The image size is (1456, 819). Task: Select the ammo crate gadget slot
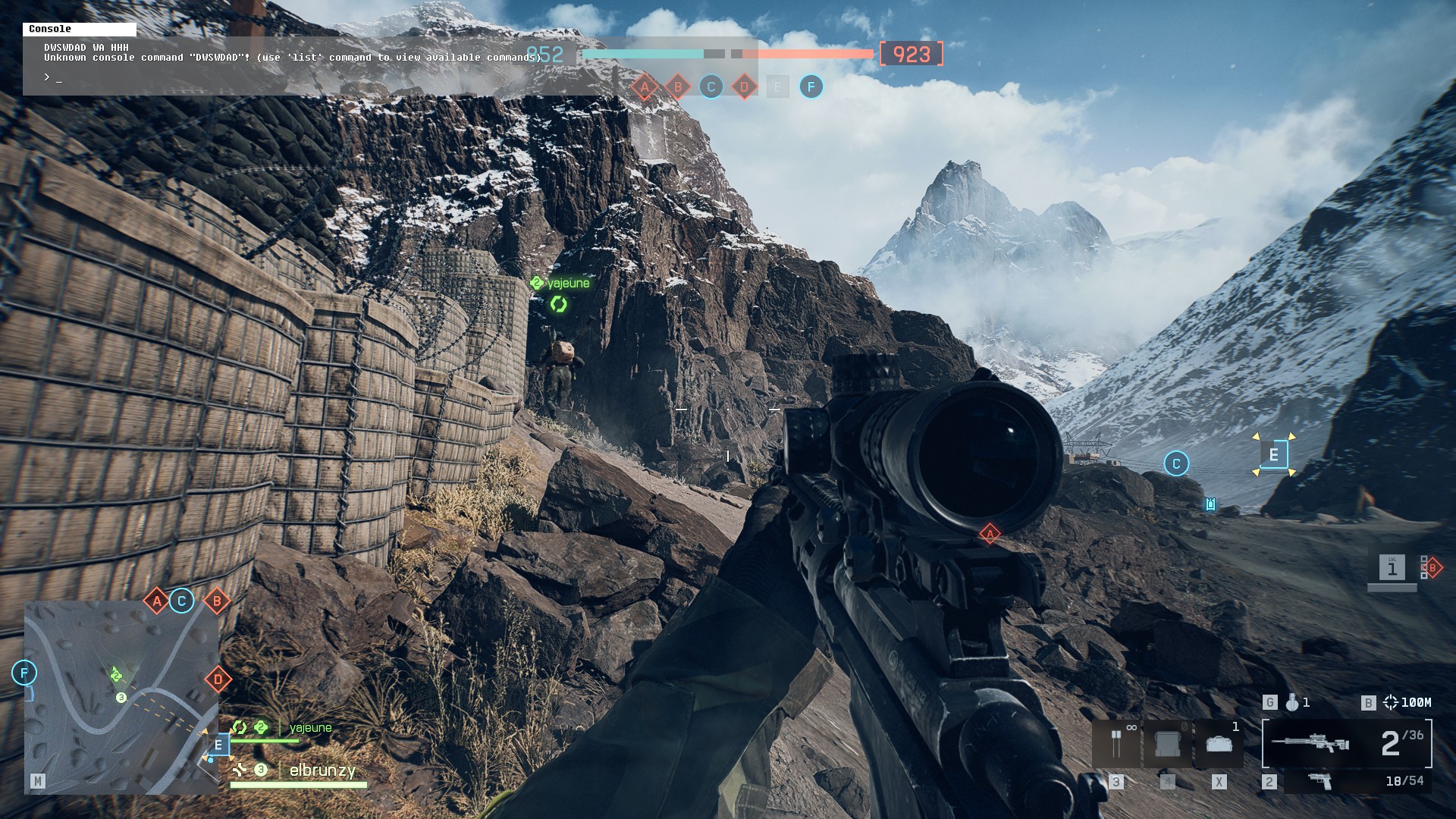1219,743
